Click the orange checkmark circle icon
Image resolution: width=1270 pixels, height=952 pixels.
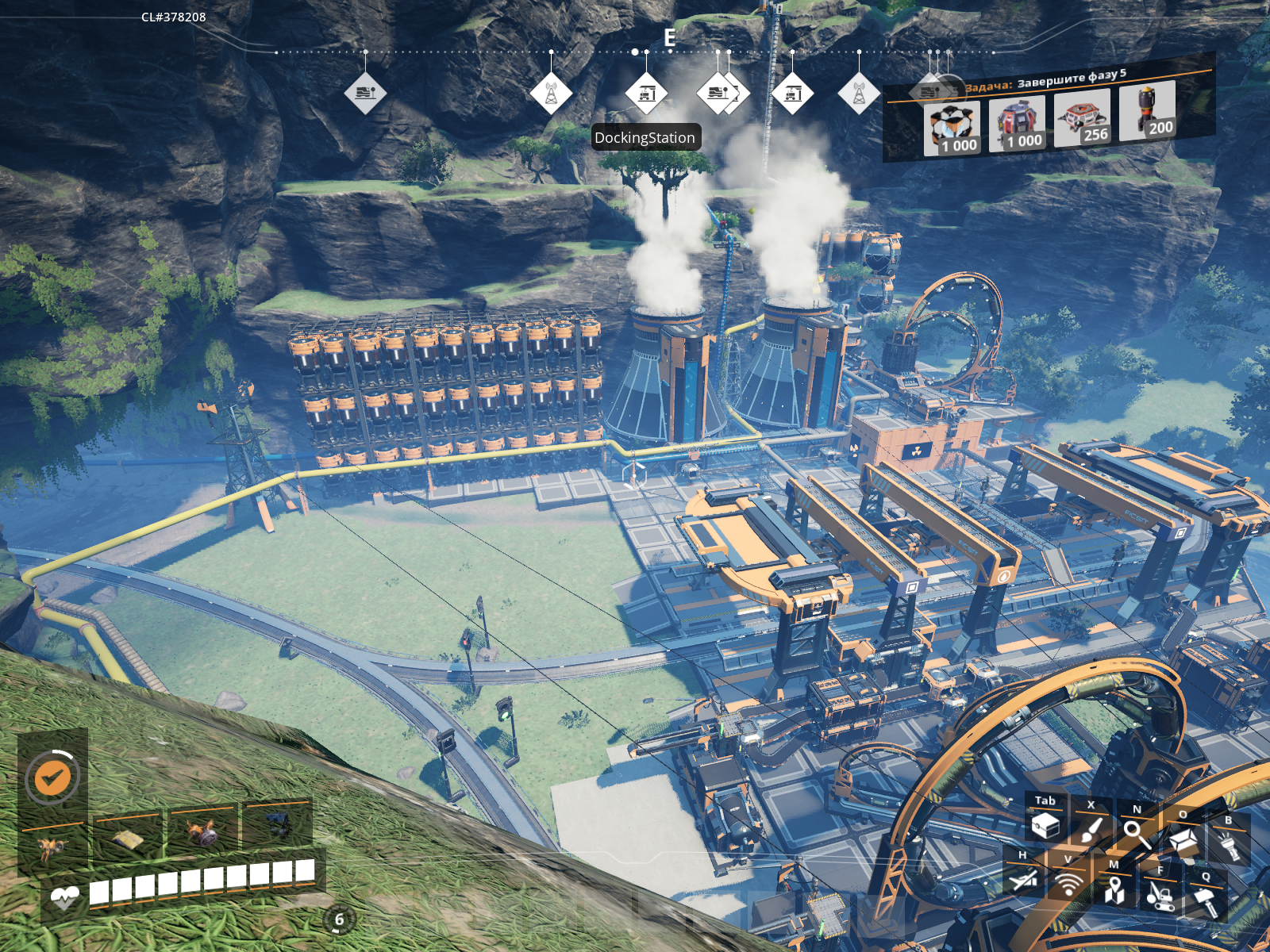tap(52, 778)
